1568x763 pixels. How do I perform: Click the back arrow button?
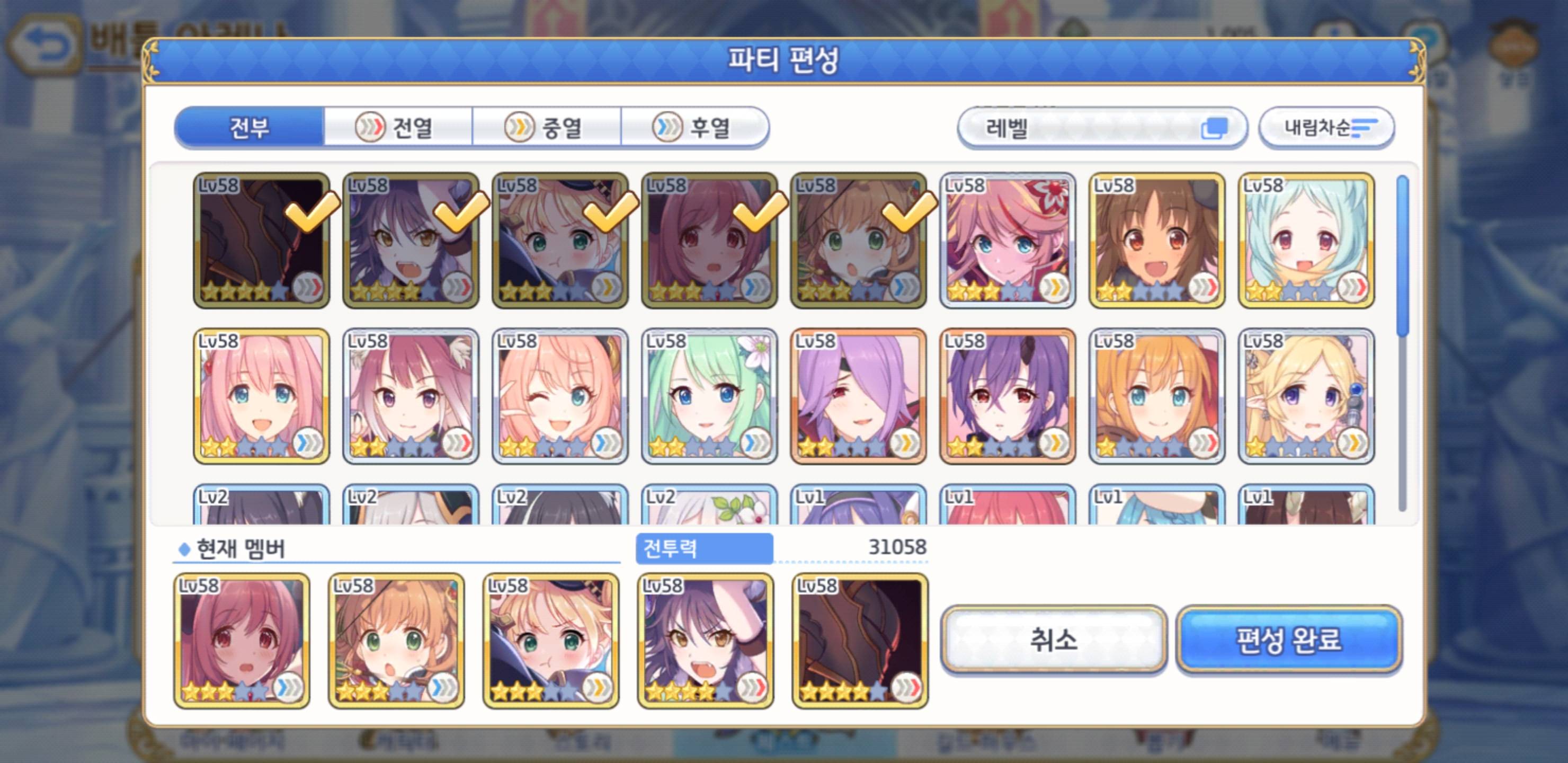pos(44,44)
